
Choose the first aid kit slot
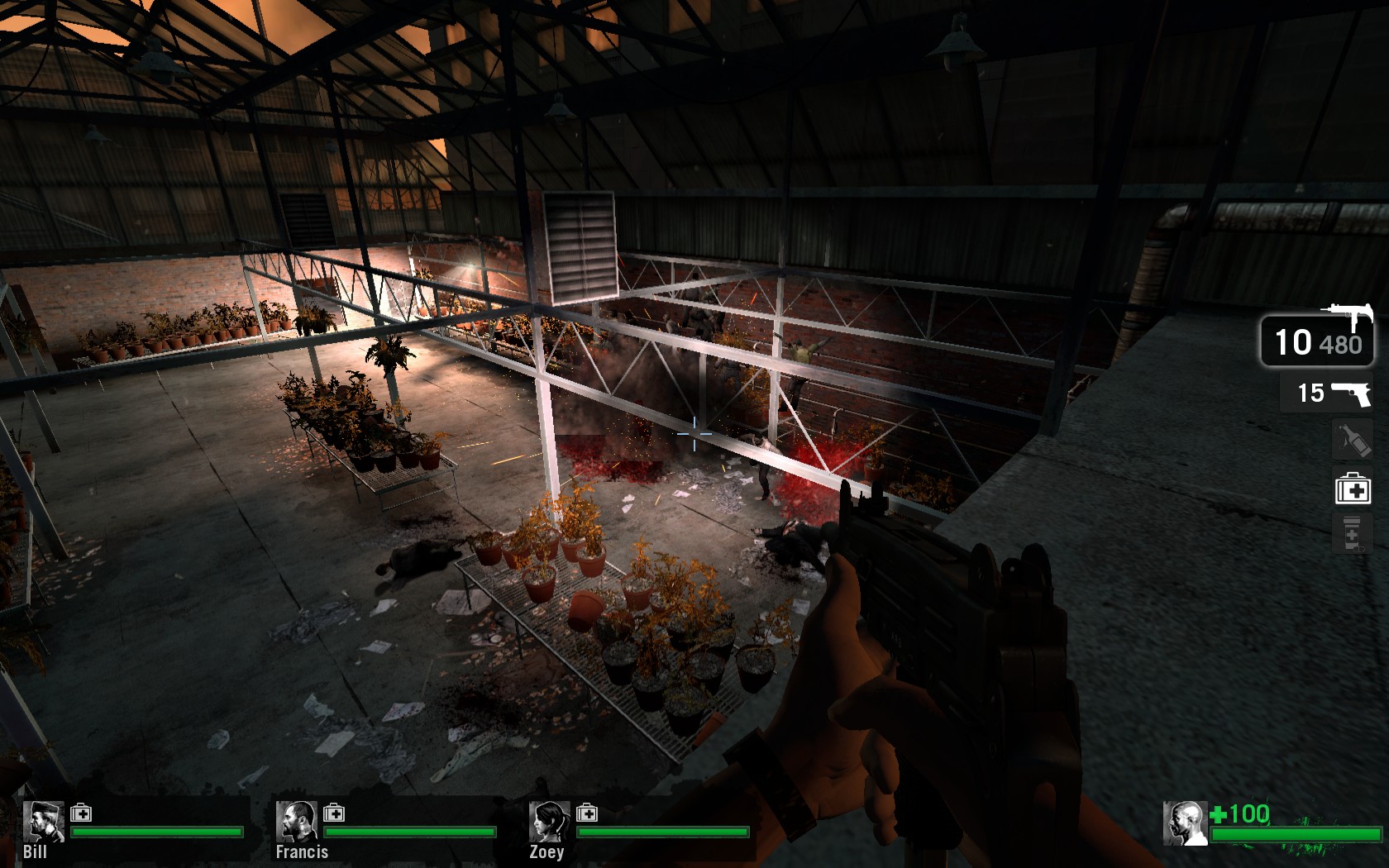(x=1353, y=489)
